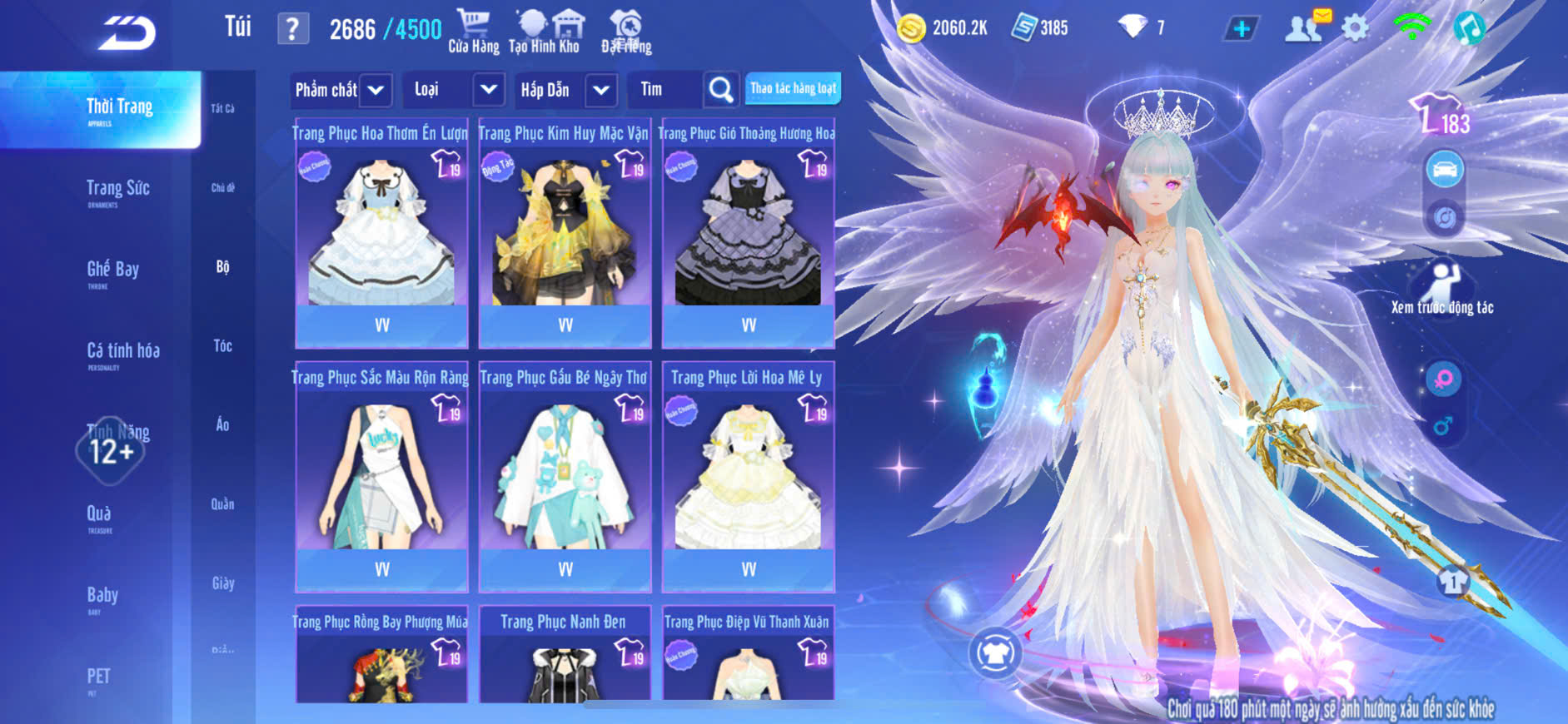Screen dimensions: 1568x724
Task: Open the Loại filter dropdown
Action: coord(455,90)
